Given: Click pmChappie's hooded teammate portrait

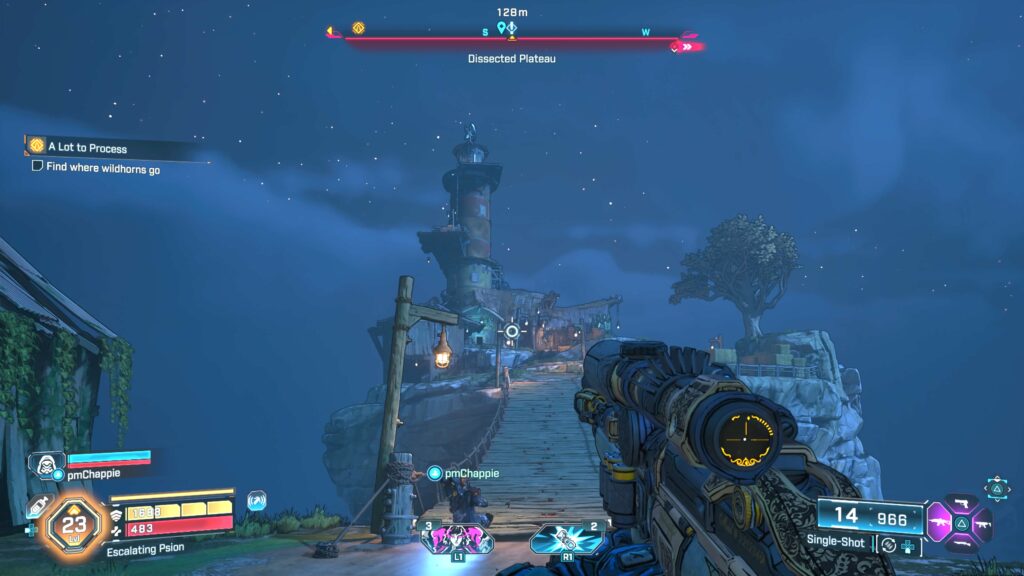Looking at the screenshot, I should (x=46, y=463).
